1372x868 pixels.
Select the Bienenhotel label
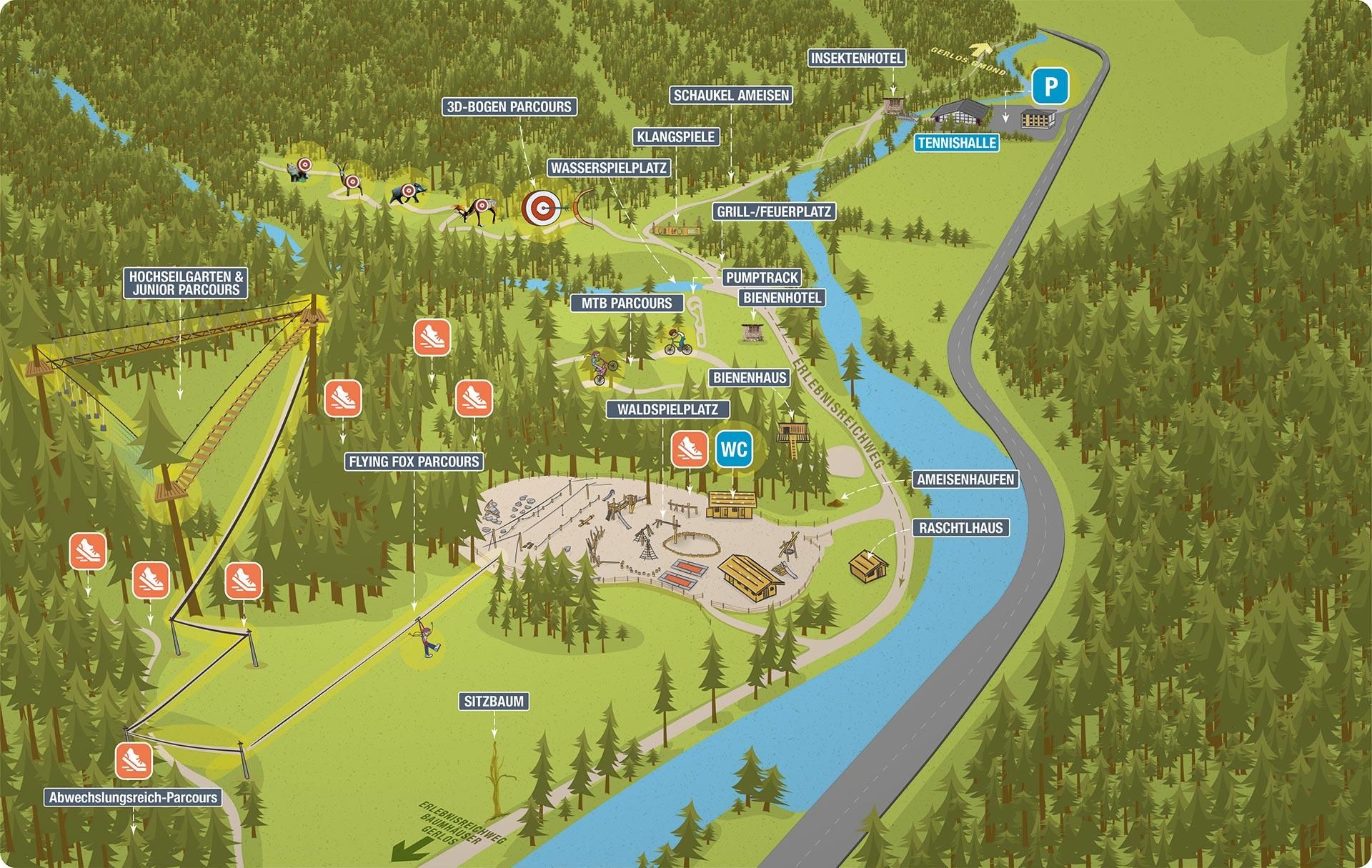point(782,297)
